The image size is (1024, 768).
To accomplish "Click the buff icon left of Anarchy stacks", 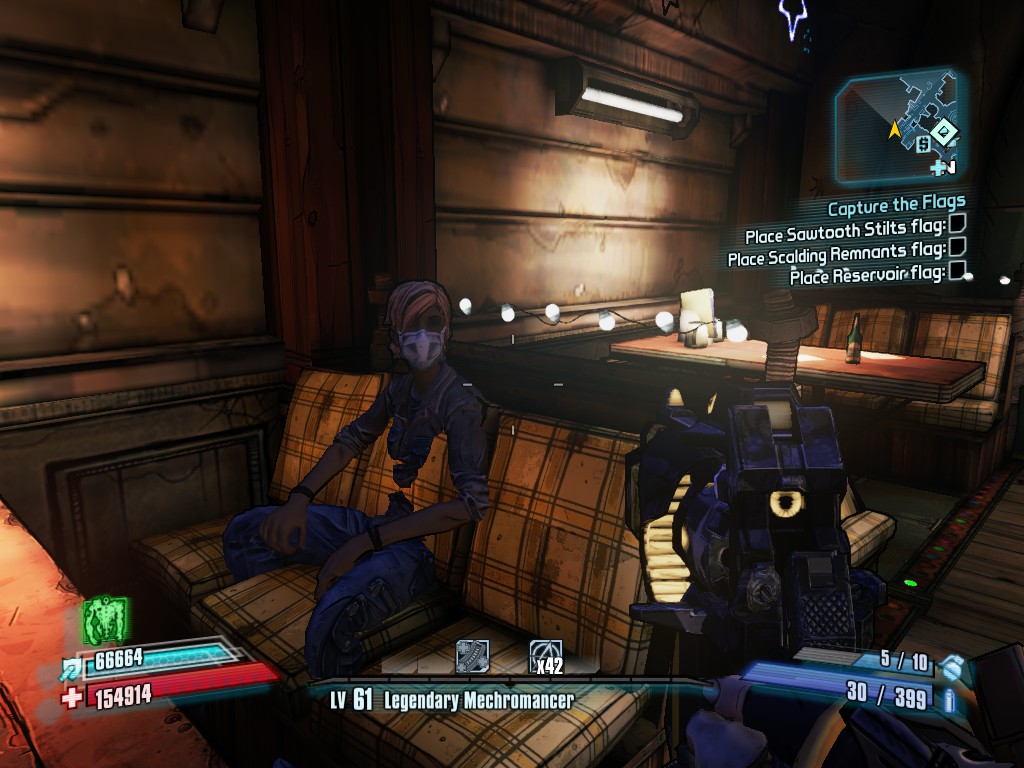I will [x=472, y=656].
